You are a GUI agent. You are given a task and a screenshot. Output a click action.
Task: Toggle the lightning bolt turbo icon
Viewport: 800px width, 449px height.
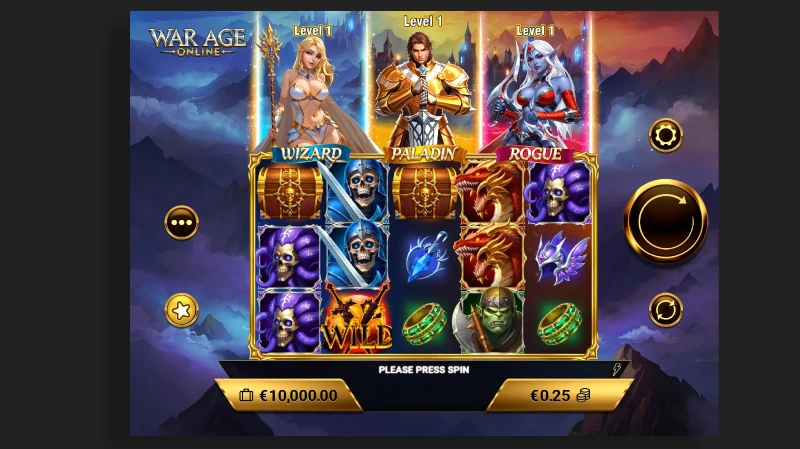coord(616,369)
